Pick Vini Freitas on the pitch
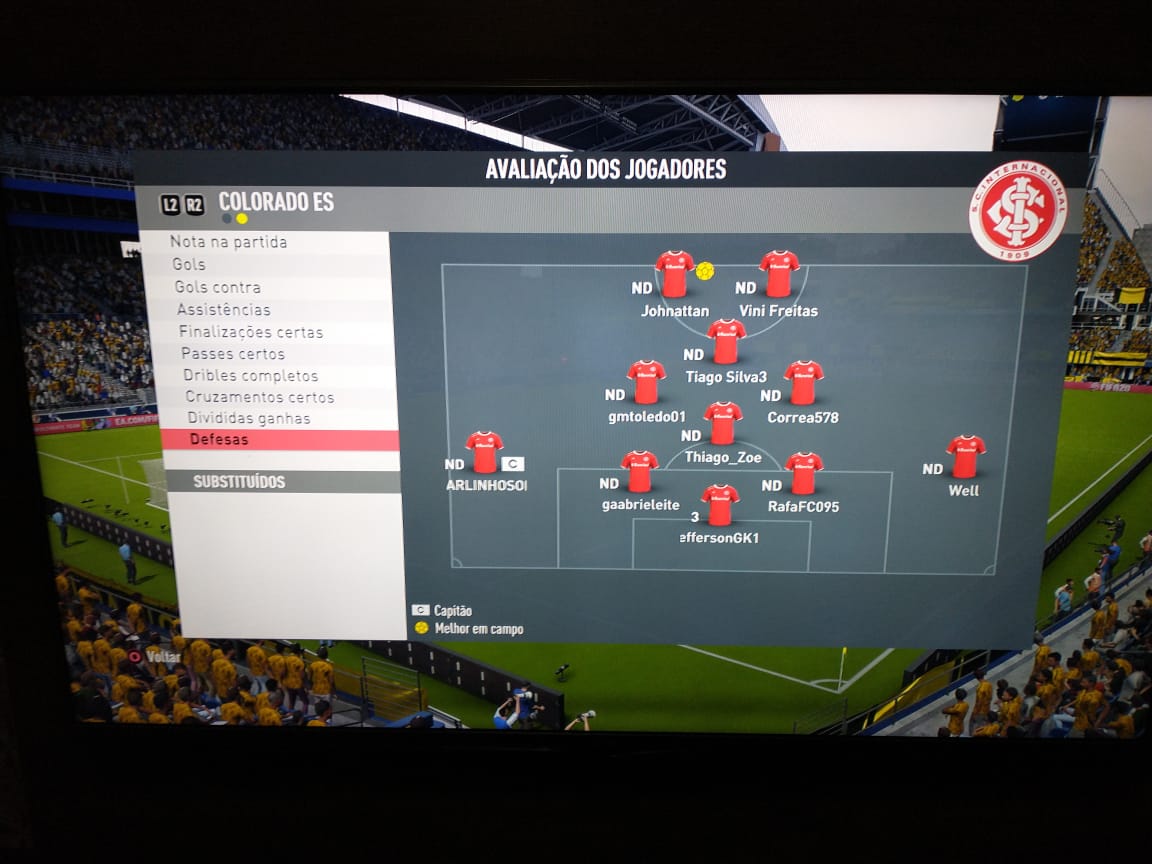Viewport: 1152px width, 864px height. pyautogui.click(x=779, y=274)
